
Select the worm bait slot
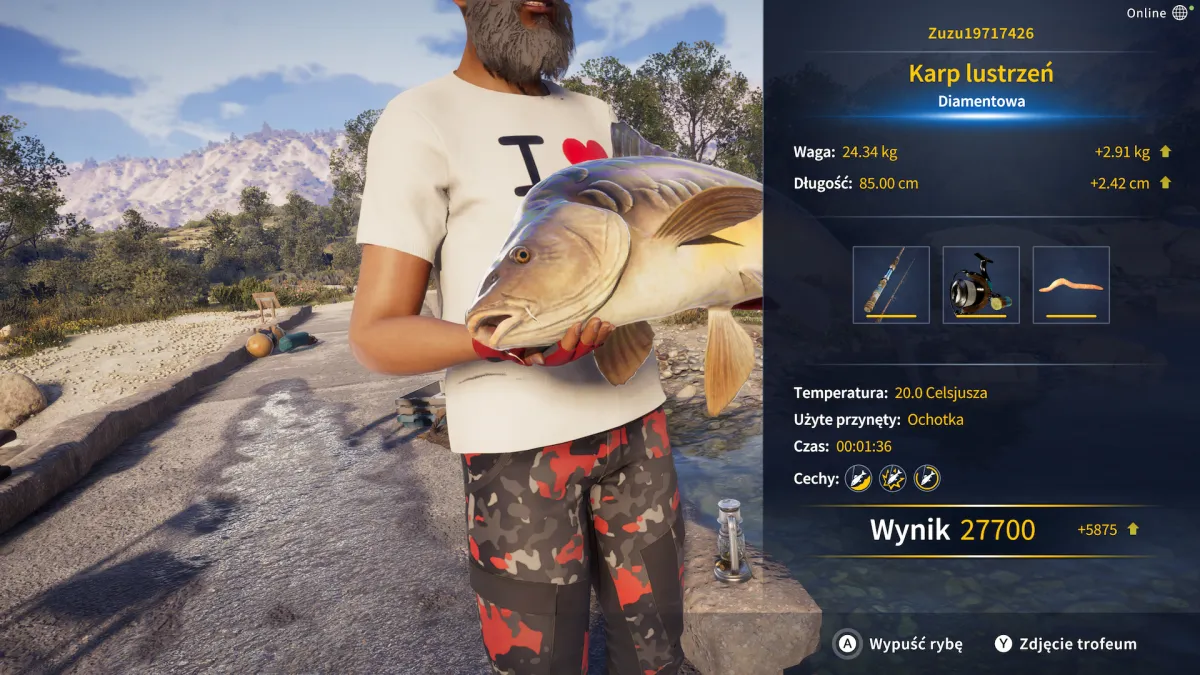[1071, 285]
